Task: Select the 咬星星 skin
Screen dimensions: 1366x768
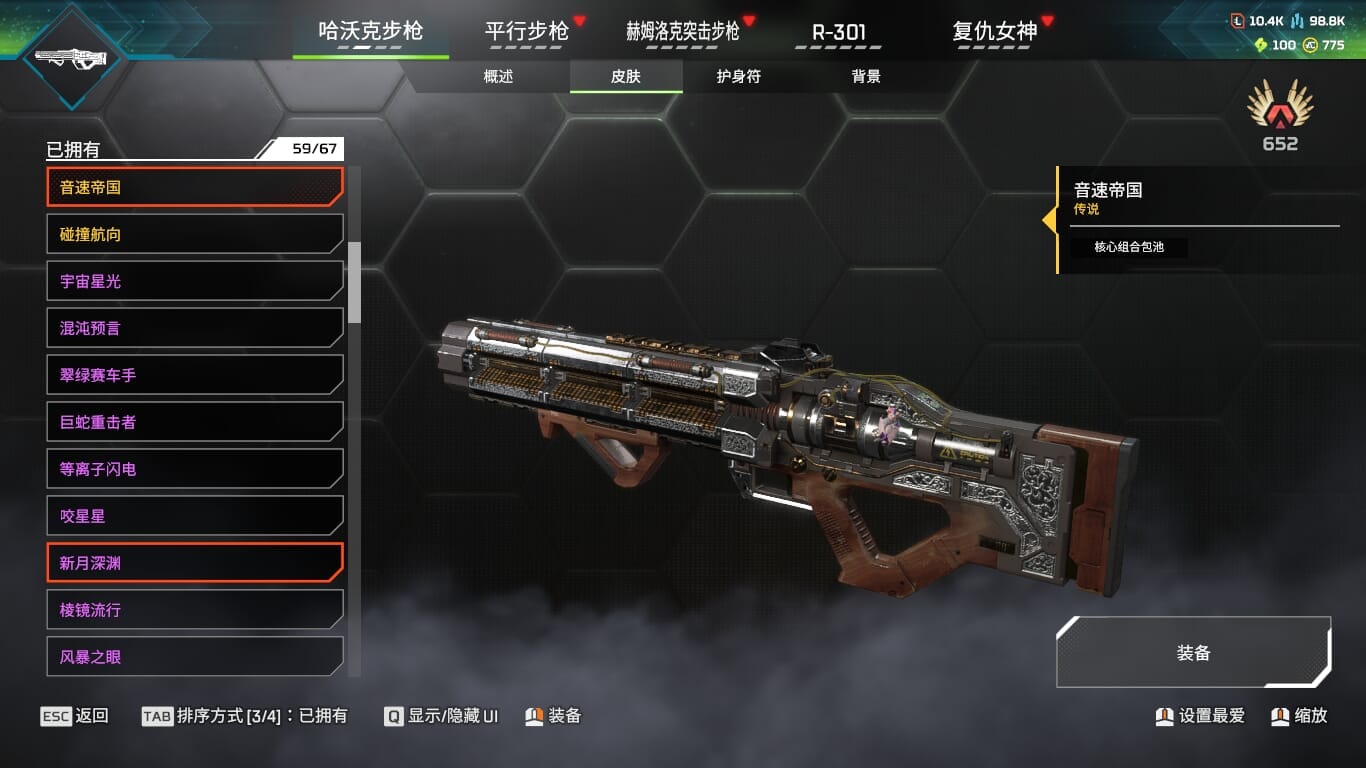Action: click(195, 516)
